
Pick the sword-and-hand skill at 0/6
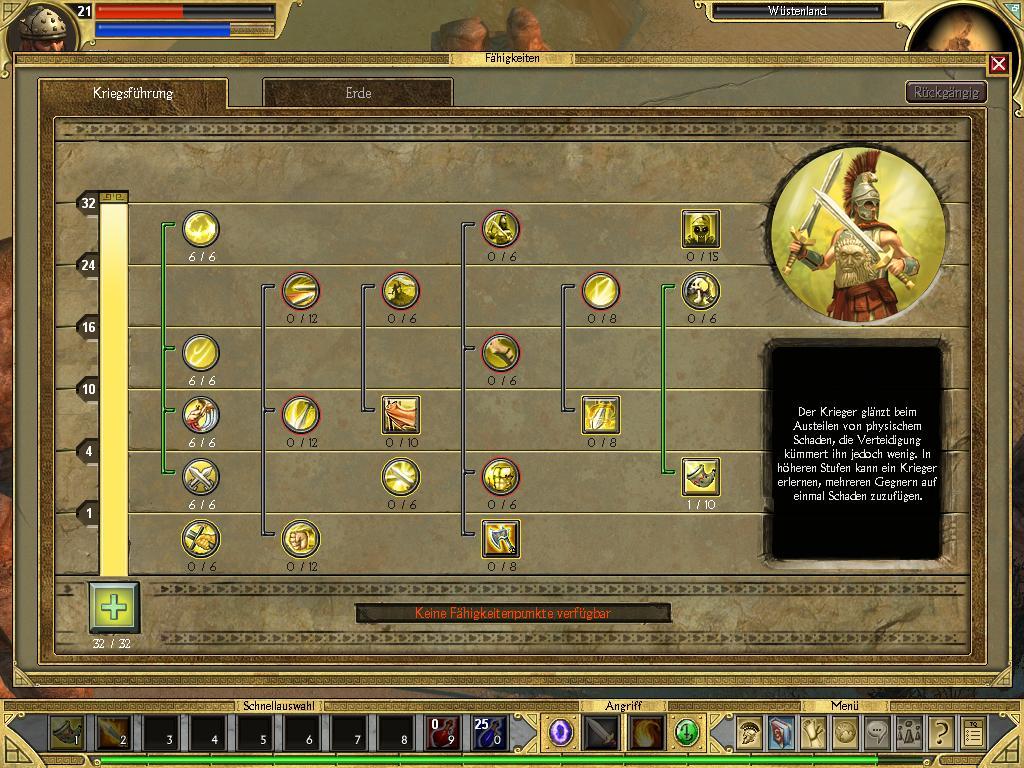201,539
